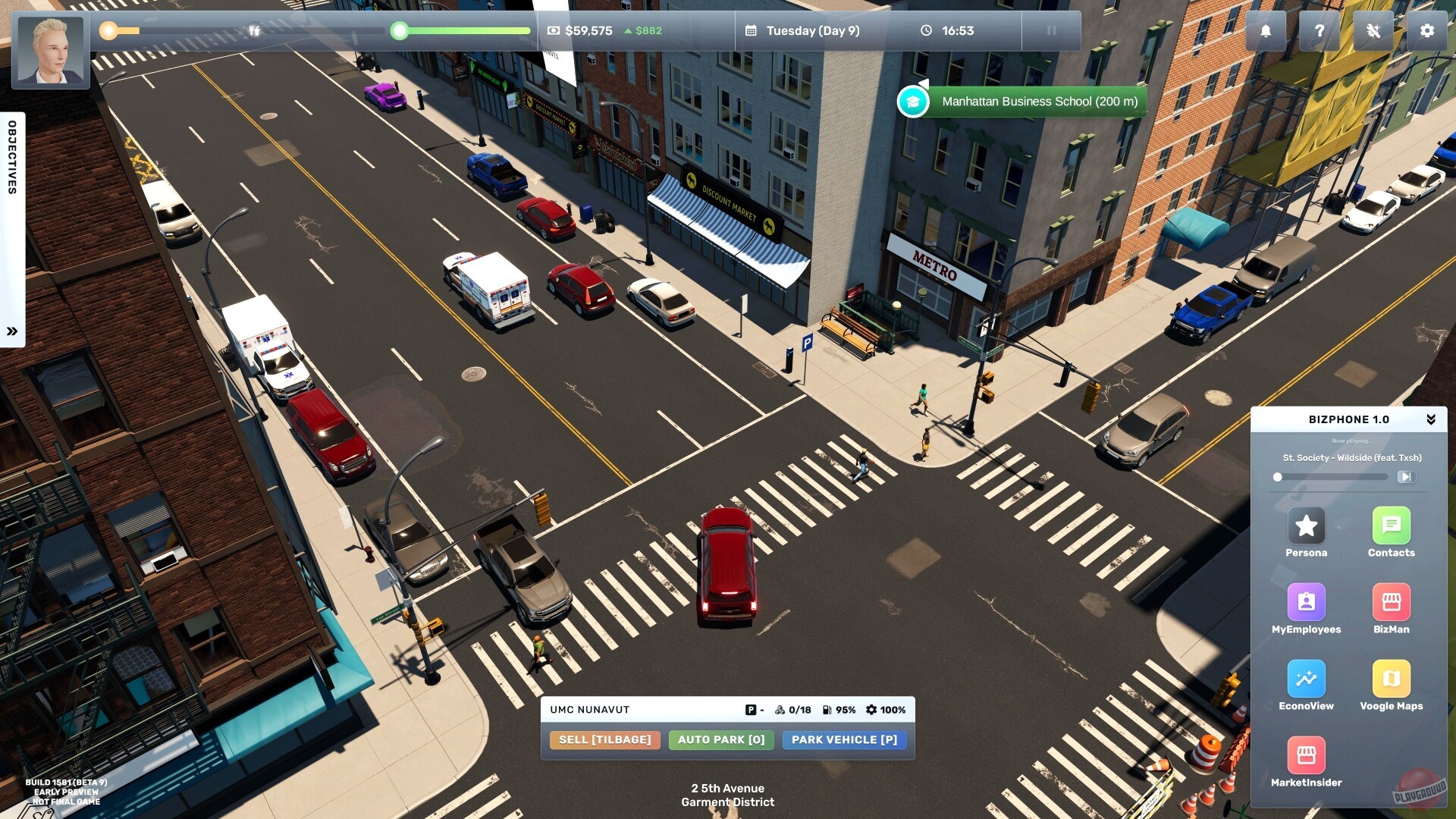Screen dimensions: 1456x819
Task: Click the bug report wrench icon
Action: [1373, 31]
